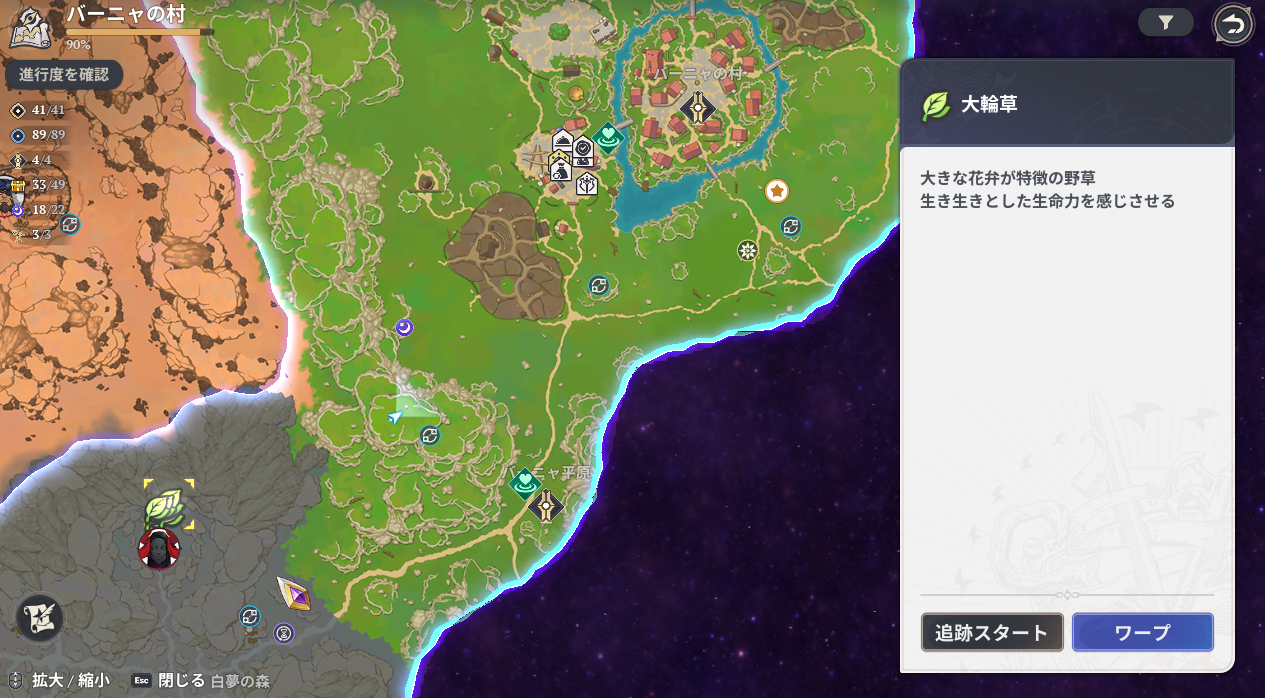Select the orange star map marker
This screenshot has height=698, width=1265.
pyautogui.click(x=776, y=190)
